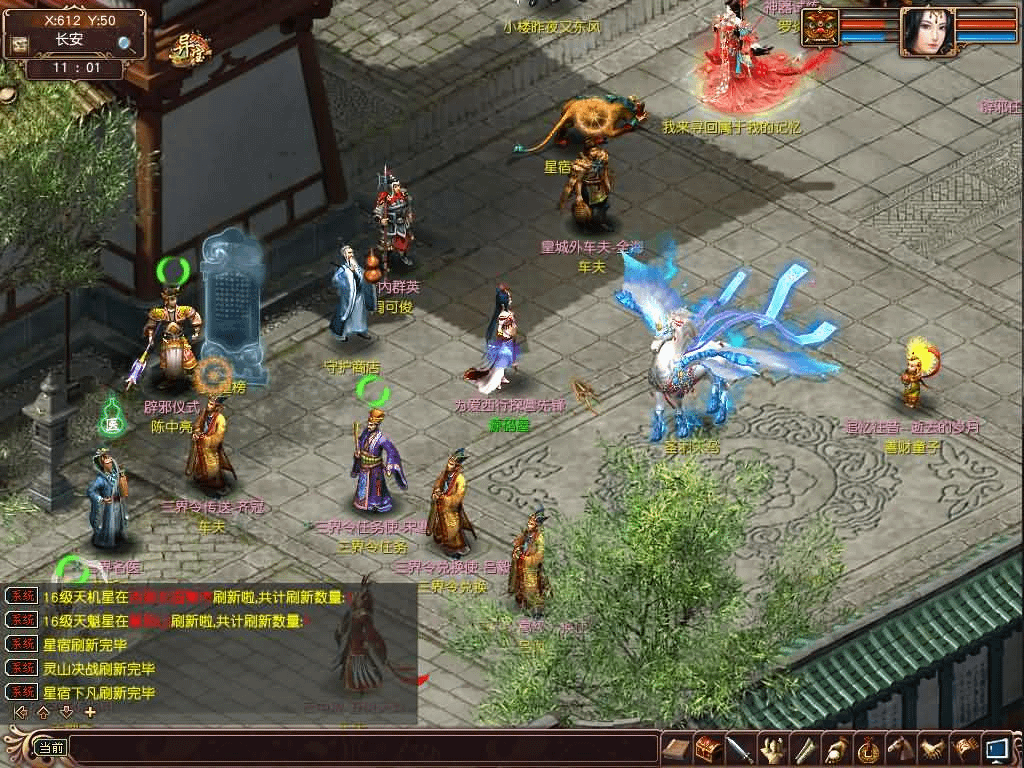Viewport: 1024px width, 768px height.
Task: Click the chat up-arrow button
Action: click(x=43, y=712)
